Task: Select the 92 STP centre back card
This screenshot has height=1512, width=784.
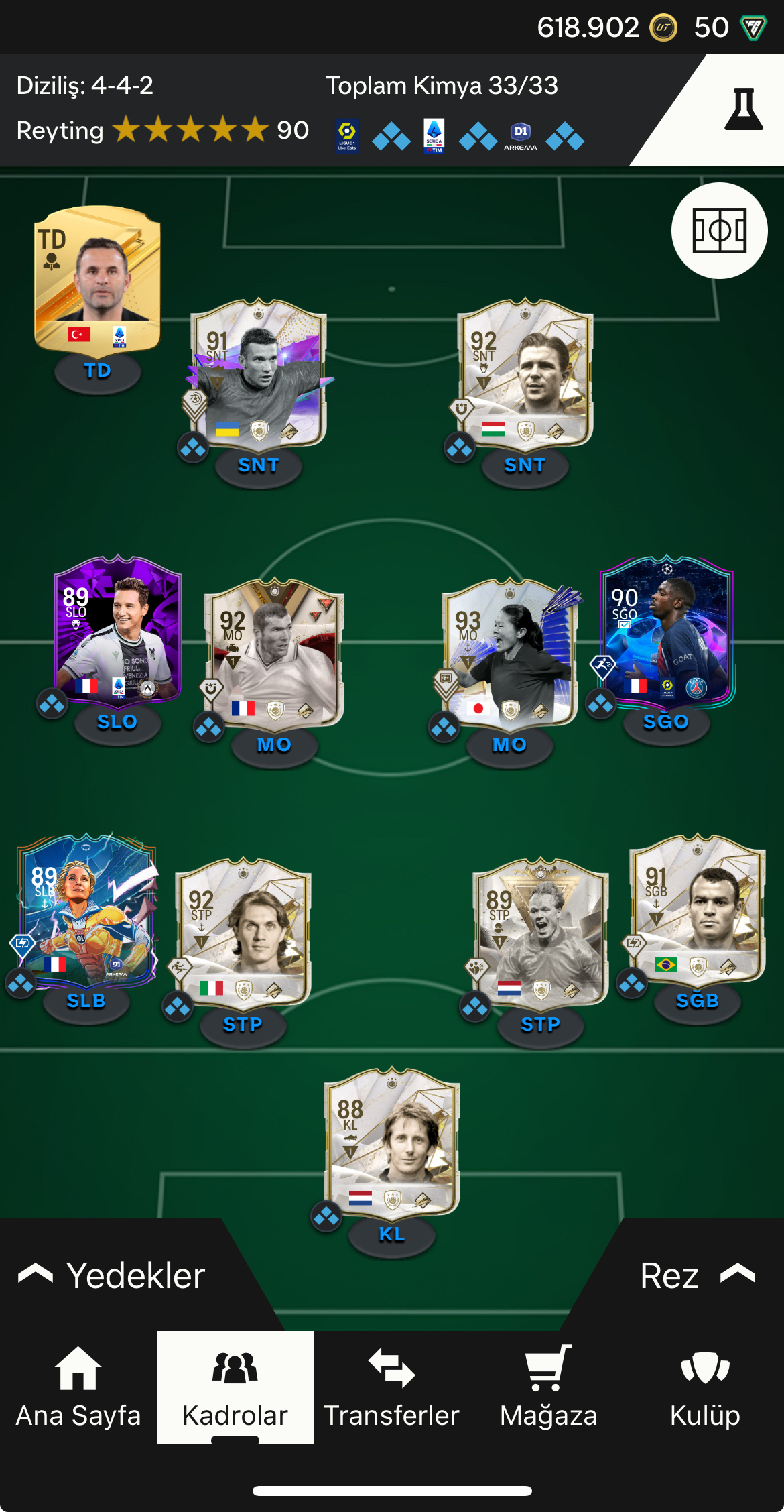Action: click(x=243, y=933)
